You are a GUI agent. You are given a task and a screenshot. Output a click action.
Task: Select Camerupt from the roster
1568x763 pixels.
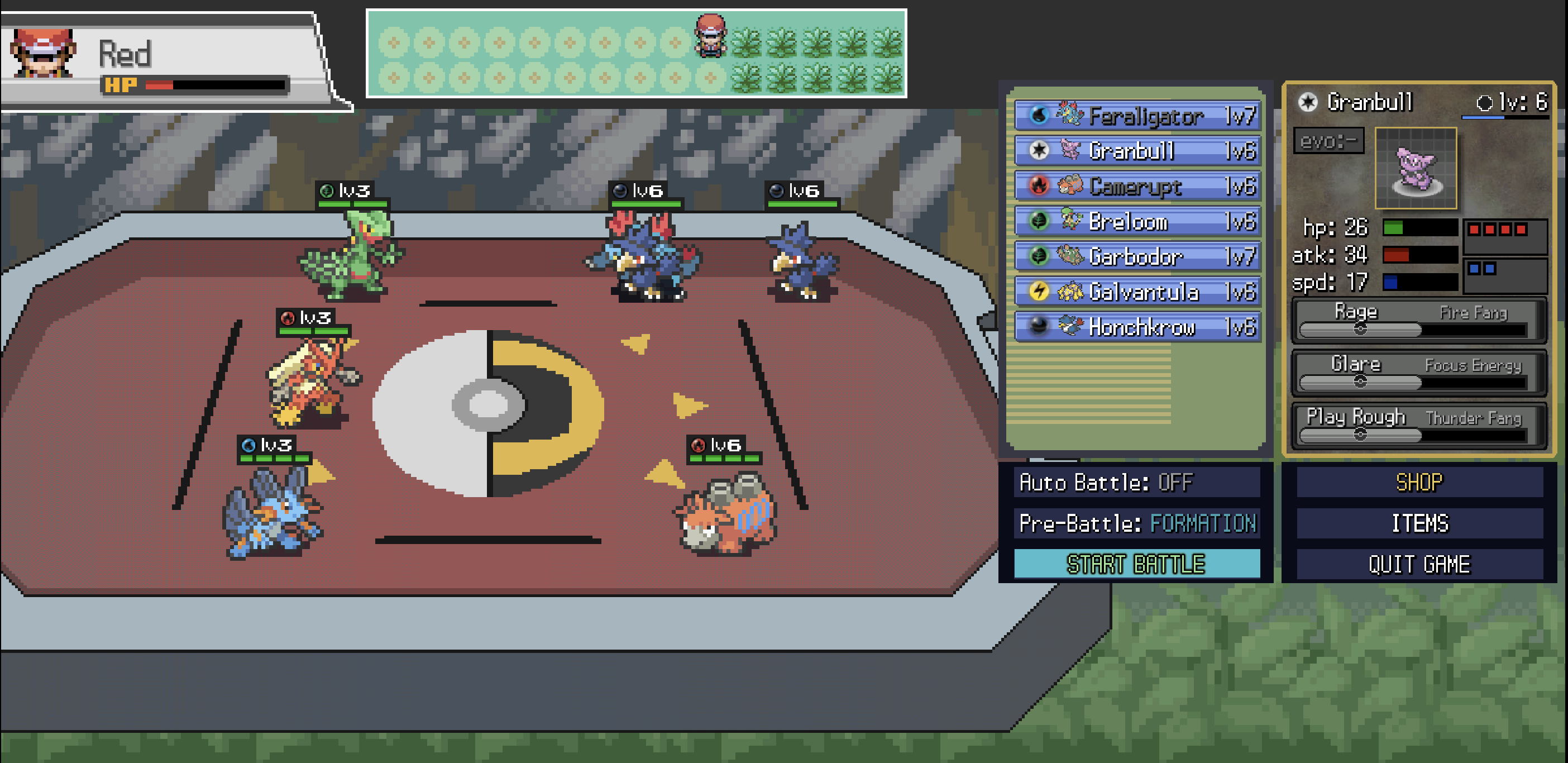(1137, 186)
